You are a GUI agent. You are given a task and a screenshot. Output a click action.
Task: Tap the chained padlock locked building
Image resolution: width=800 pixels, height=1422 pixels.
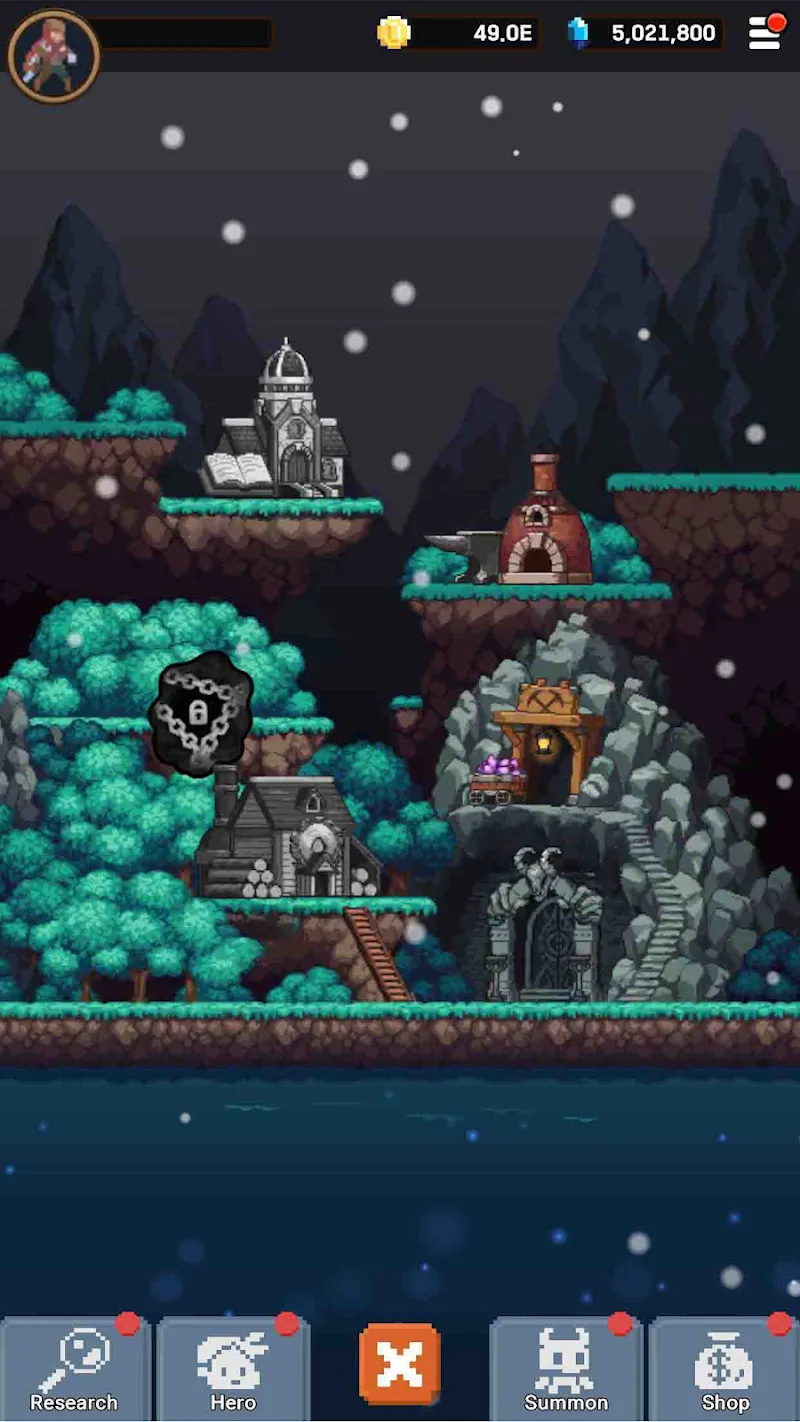(200, 712)
